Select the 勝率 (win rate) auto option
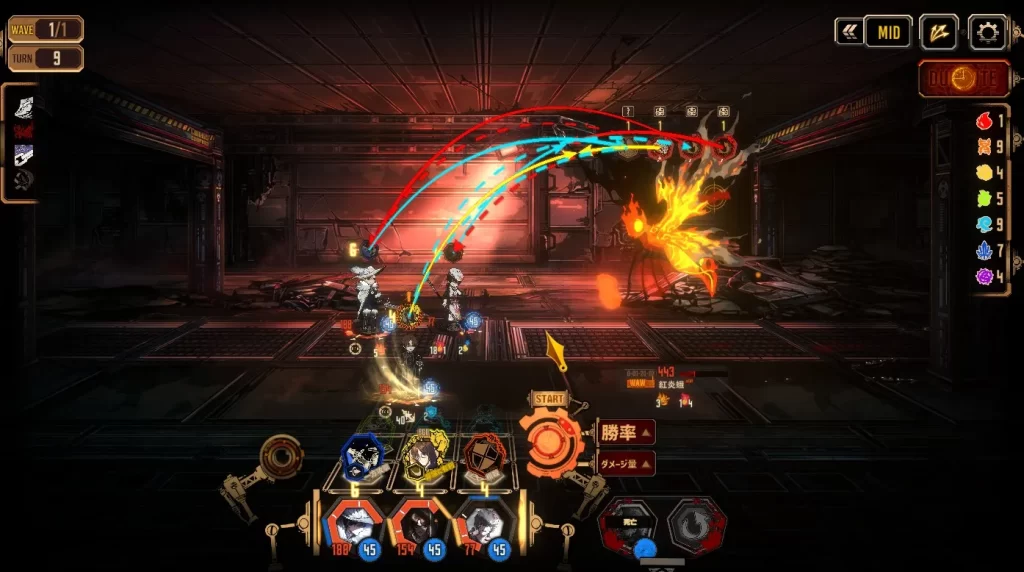1024x572 pixels. tap(626, 433)
